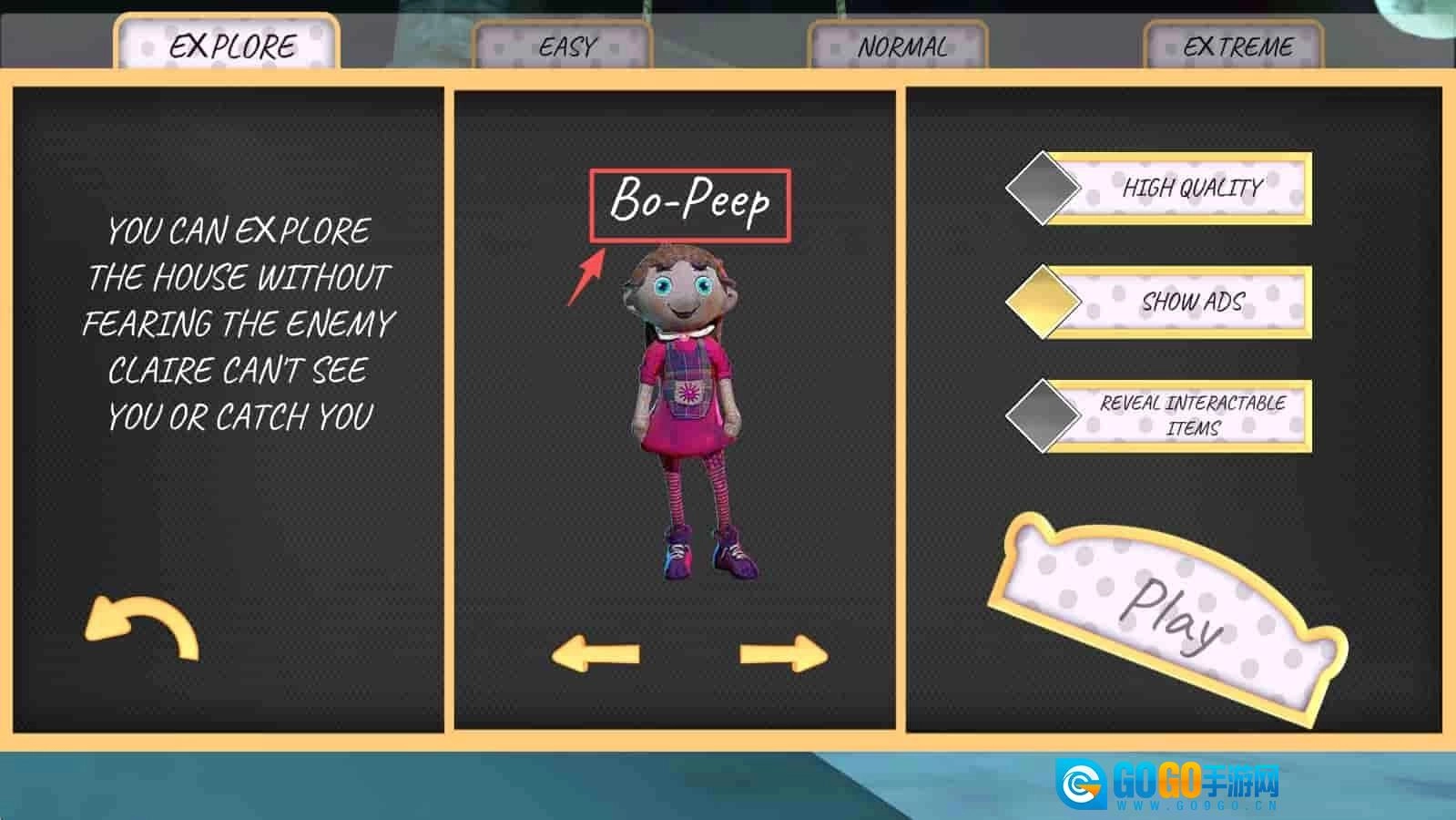Open the Extreme difficulty tab

click(1235, 46)
